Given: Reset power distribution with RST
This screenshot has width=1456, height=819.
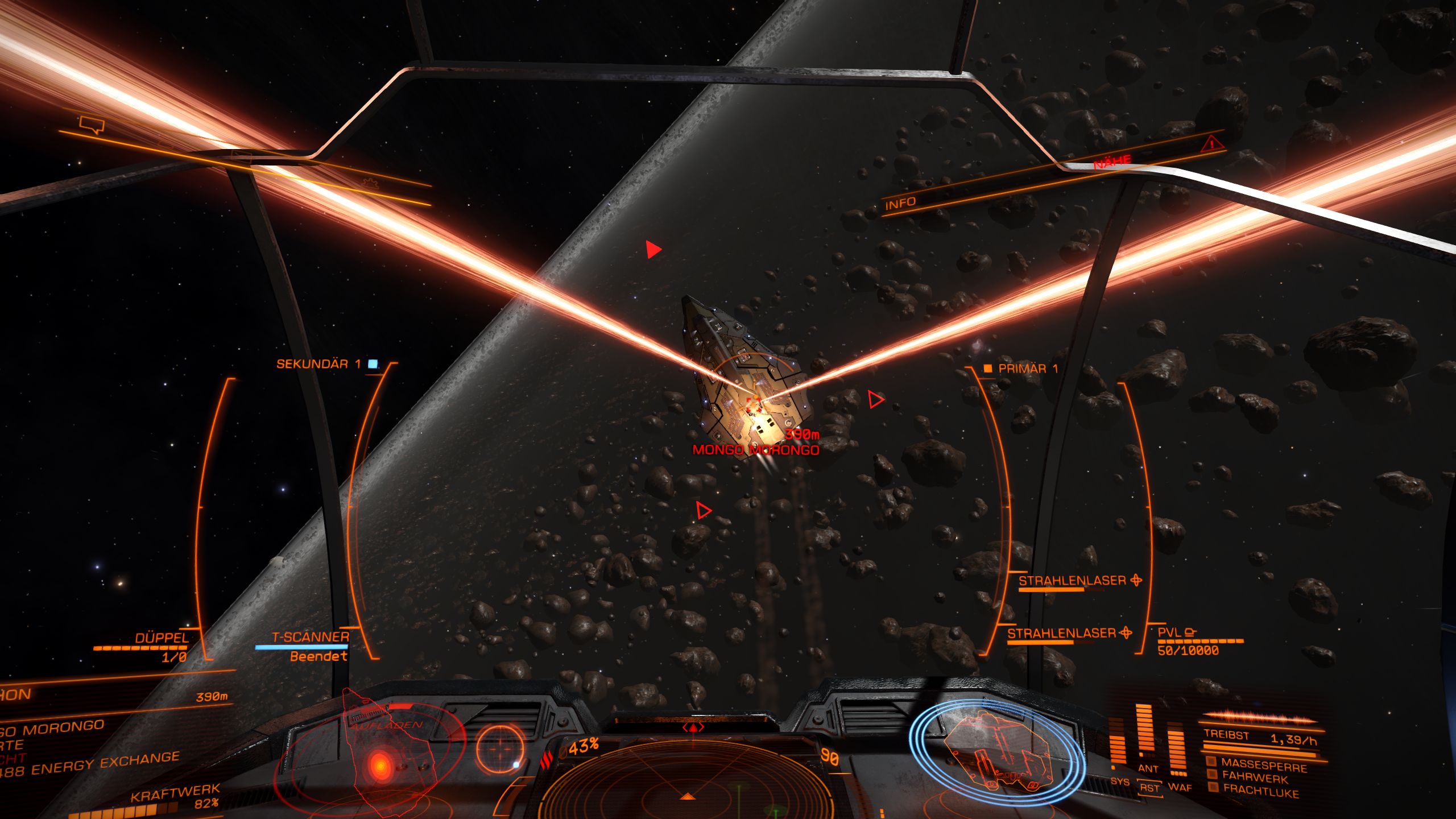Looking at the screenshot, I should coord(1149,788).
